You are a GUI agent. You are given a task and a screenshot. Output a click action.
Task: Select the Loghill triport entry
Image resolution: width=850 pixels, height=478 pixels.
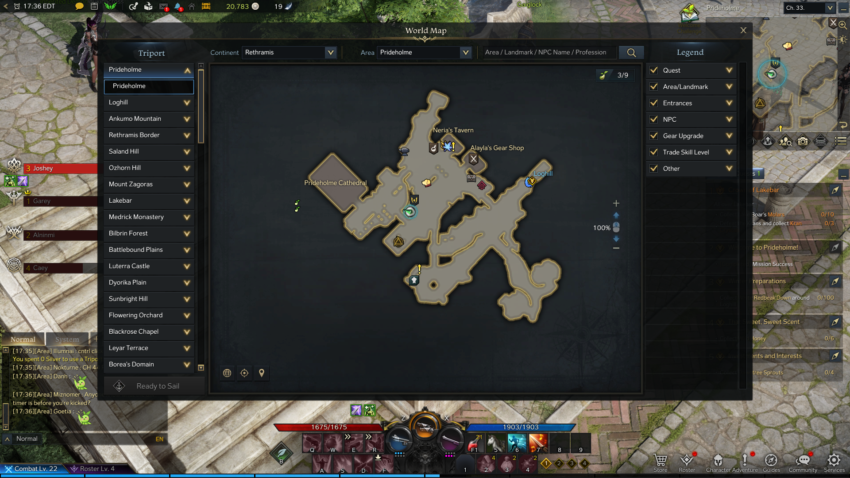coord(150,102)
